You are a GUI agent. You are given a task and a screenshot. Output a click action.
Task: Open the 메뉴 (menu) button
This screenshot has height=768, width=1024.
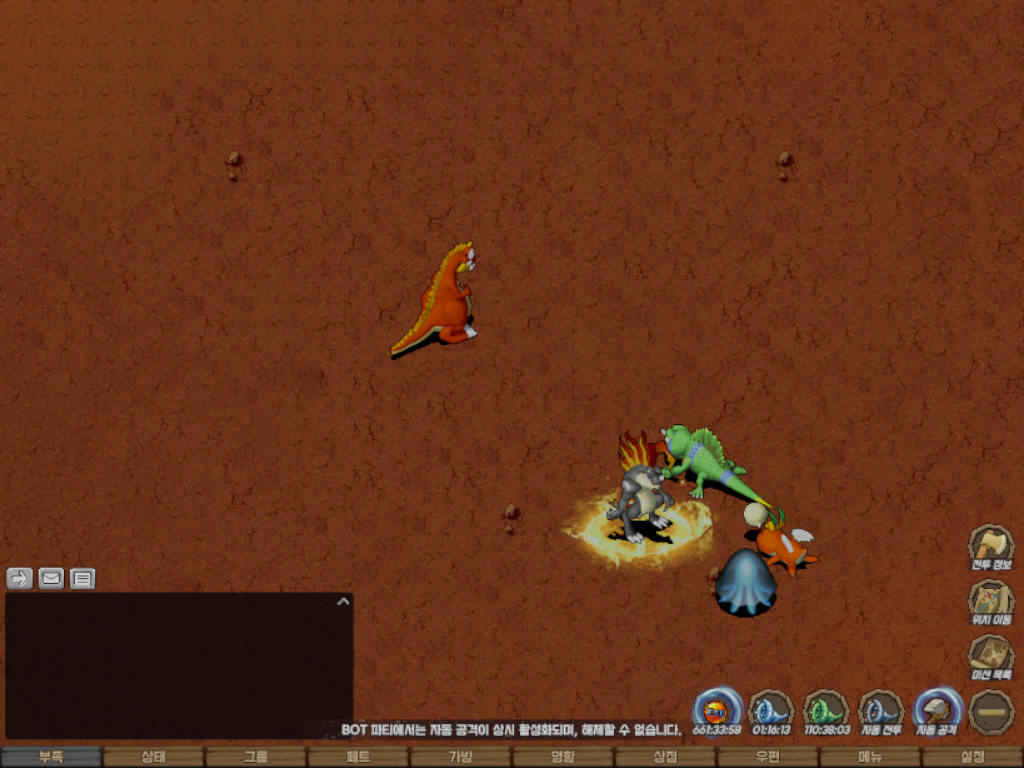click(x=869, y=757)
